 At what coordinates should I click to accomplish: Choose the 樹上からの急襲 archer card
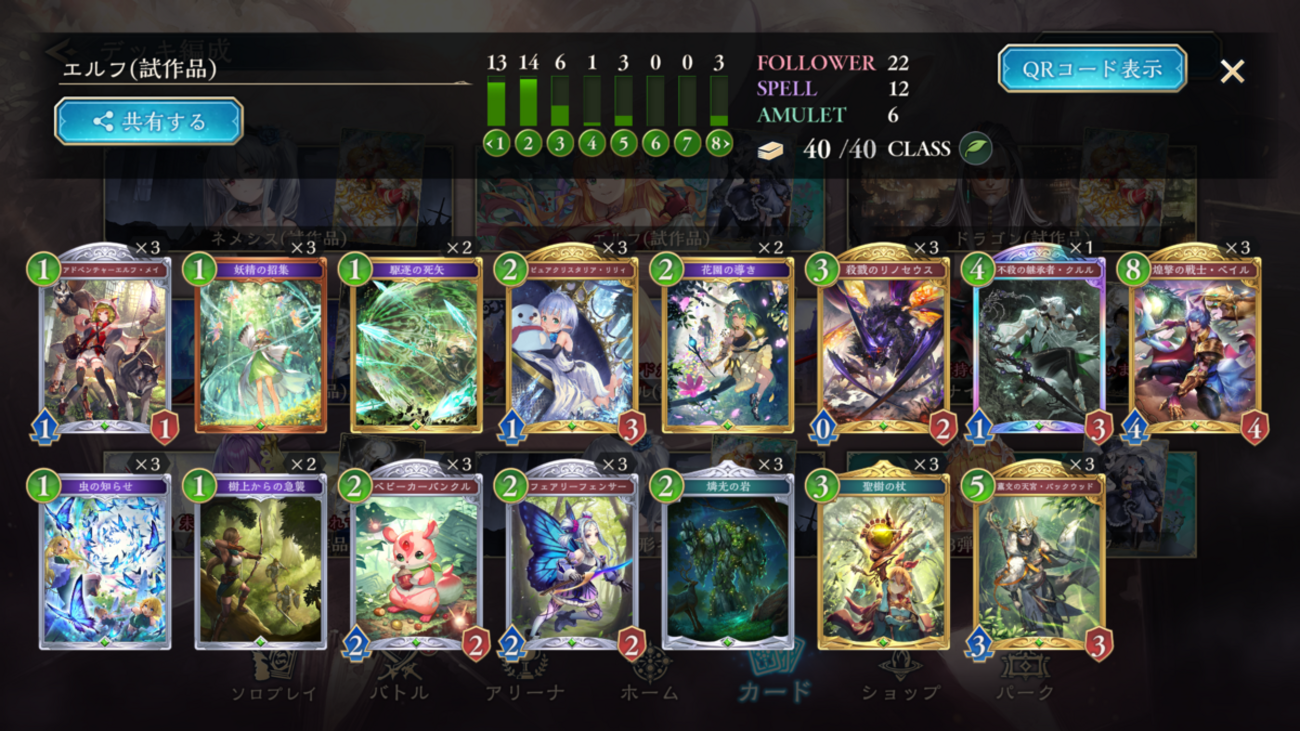[261, 562]
